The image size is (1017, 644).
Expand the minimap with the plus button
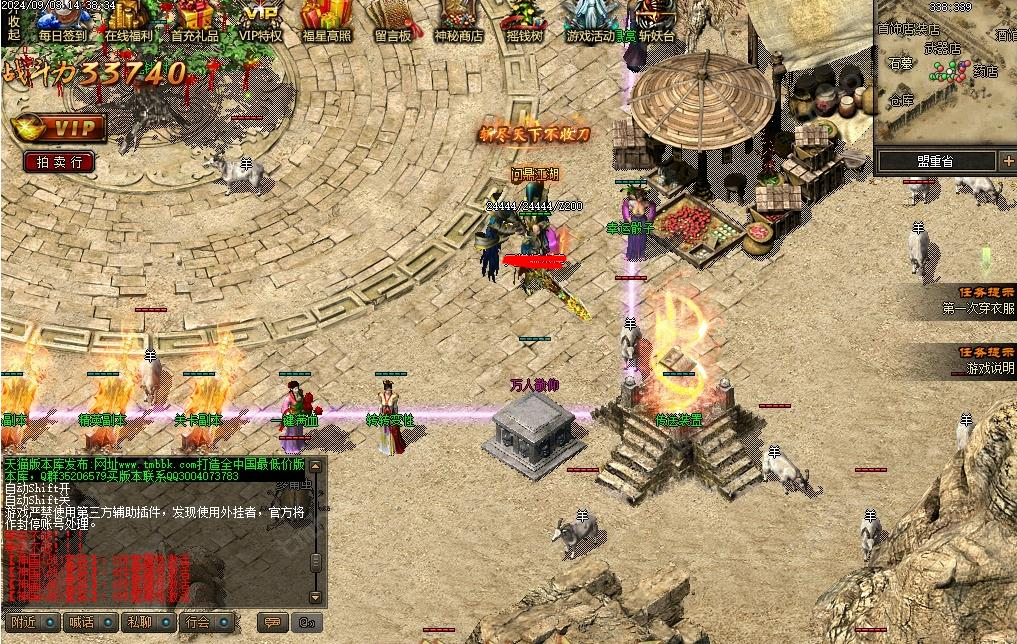coord(1008,160)
